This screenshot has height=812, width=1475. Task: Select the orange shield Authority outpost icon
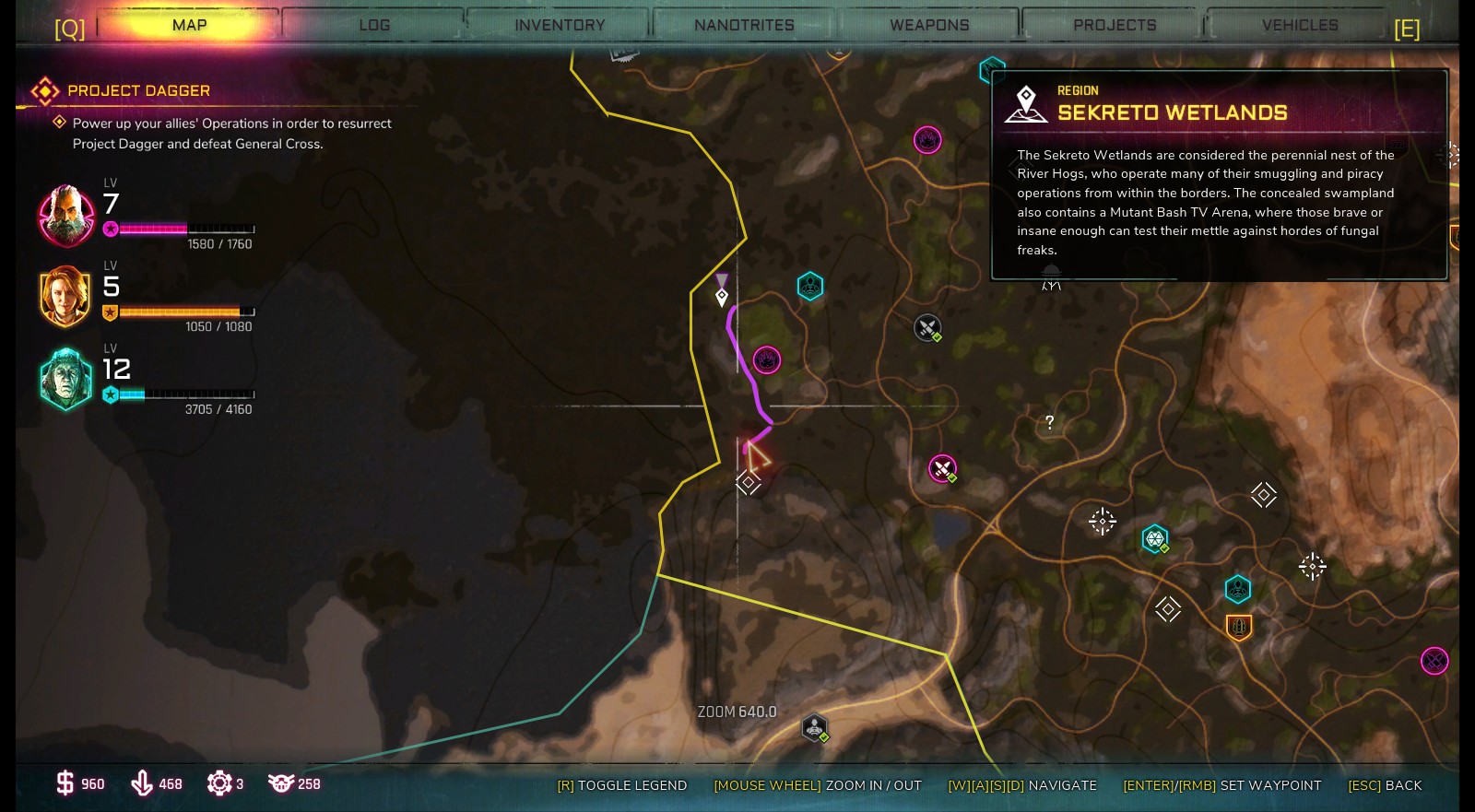(1238, 627)
